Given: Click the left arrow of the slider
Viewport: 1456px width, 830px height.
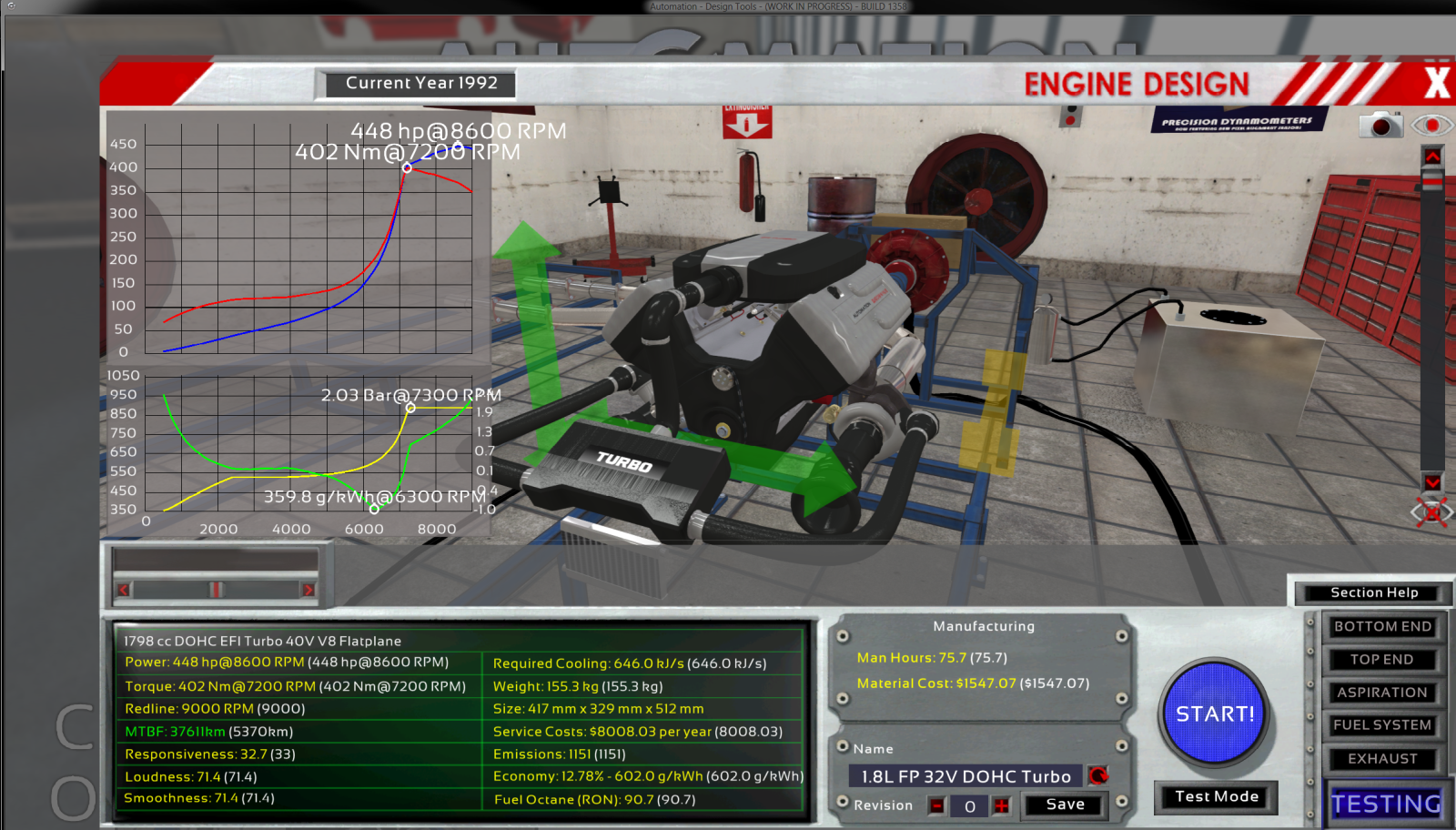Looking at the screenshot, I should [124, 590].
